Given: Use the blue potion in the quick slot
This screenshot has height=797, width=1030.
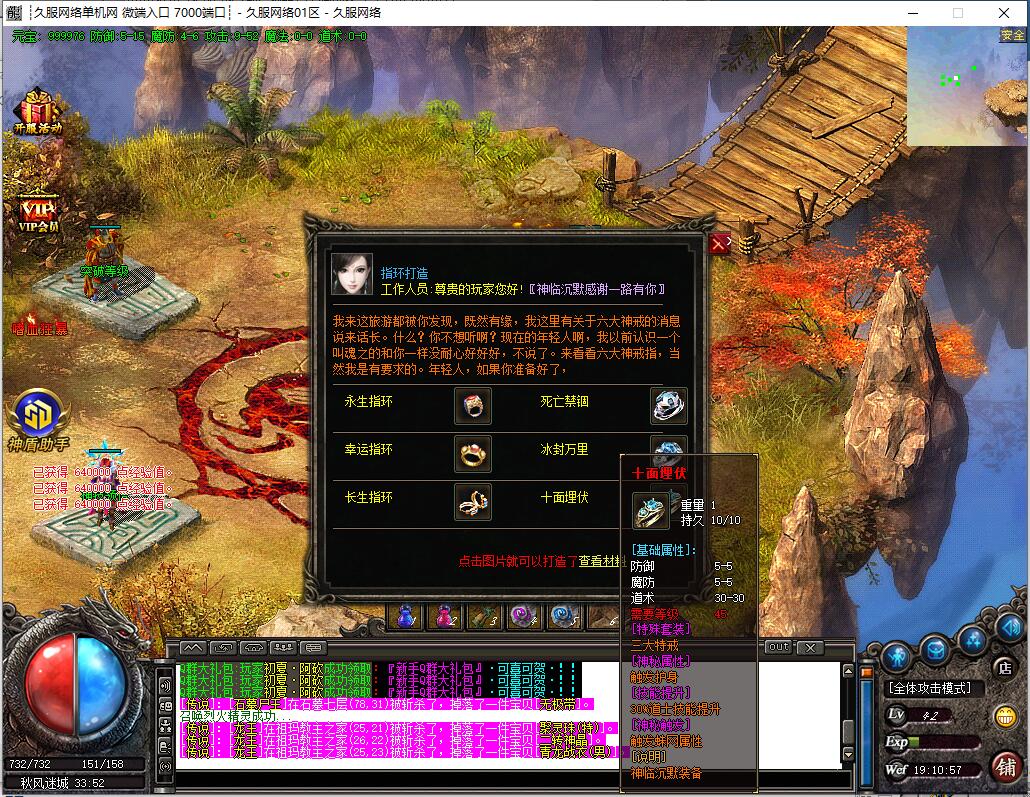Looking at the screenshot, I should tap(406, 616).
